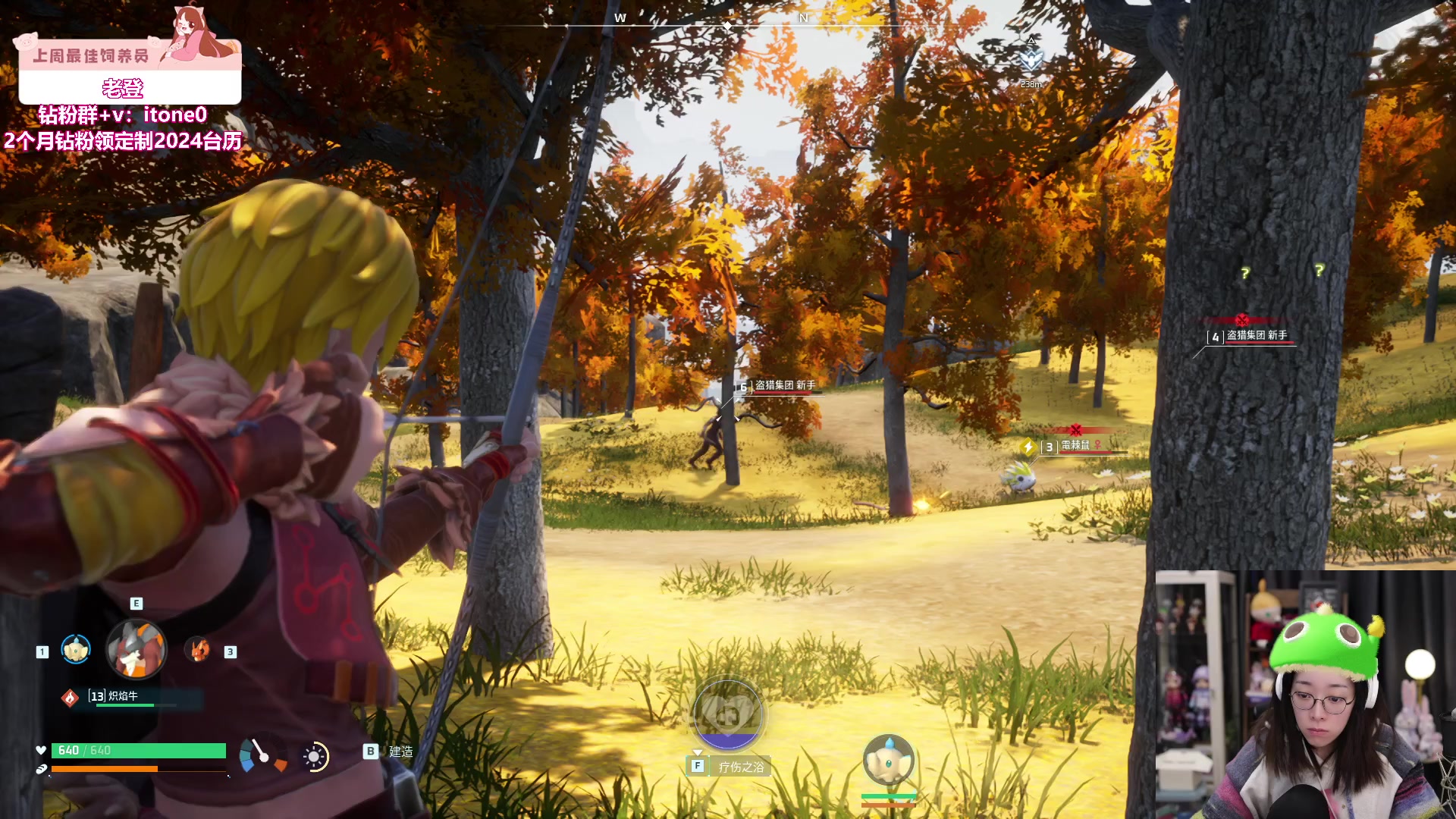Viewport: 1456px width, 819px height.
Task: Select the Teafant icon beside key 1
Action: (x=76, y=650)
